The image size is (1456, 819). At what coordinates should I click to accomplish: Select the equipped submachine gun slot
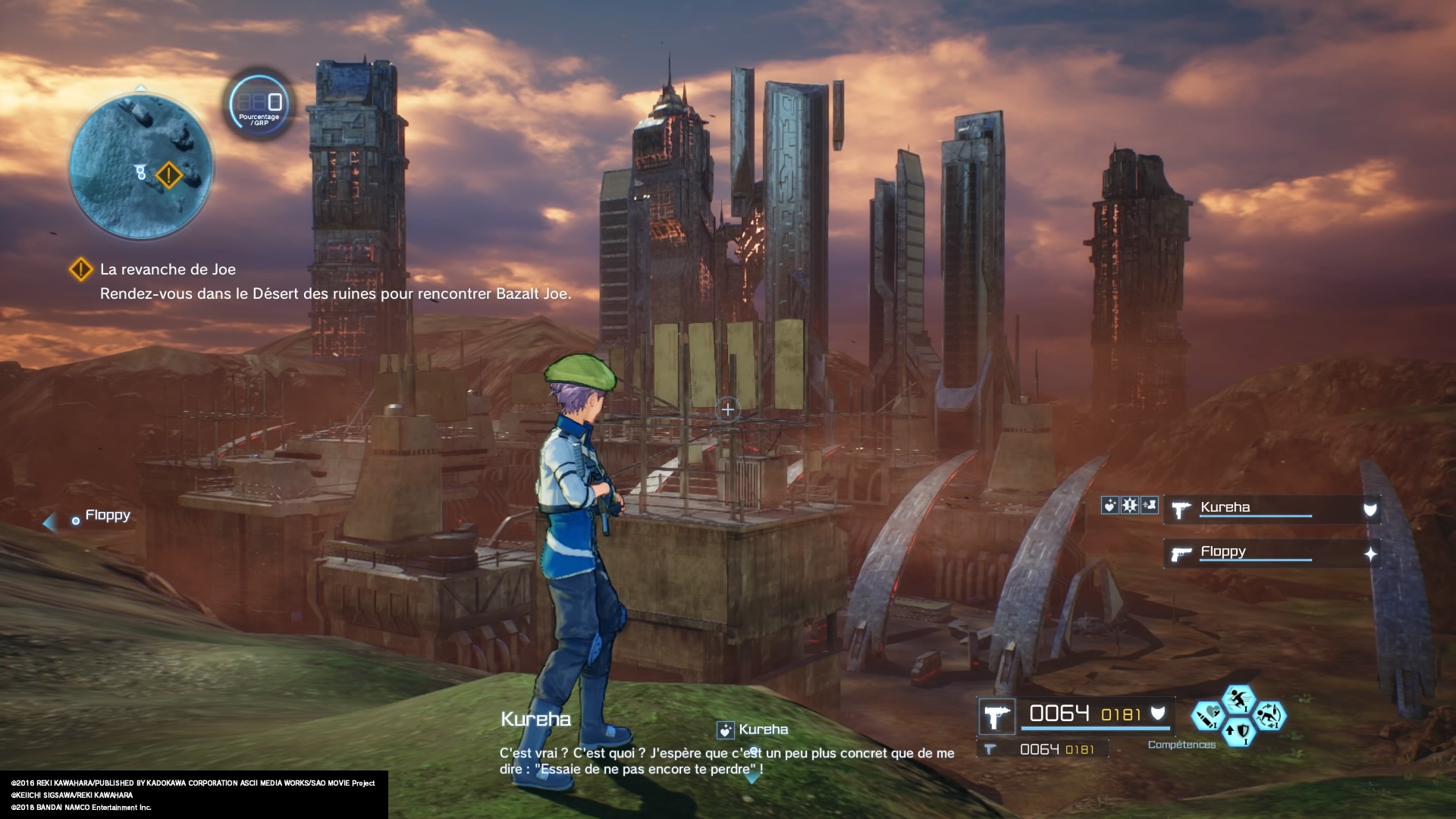point(996,716)
